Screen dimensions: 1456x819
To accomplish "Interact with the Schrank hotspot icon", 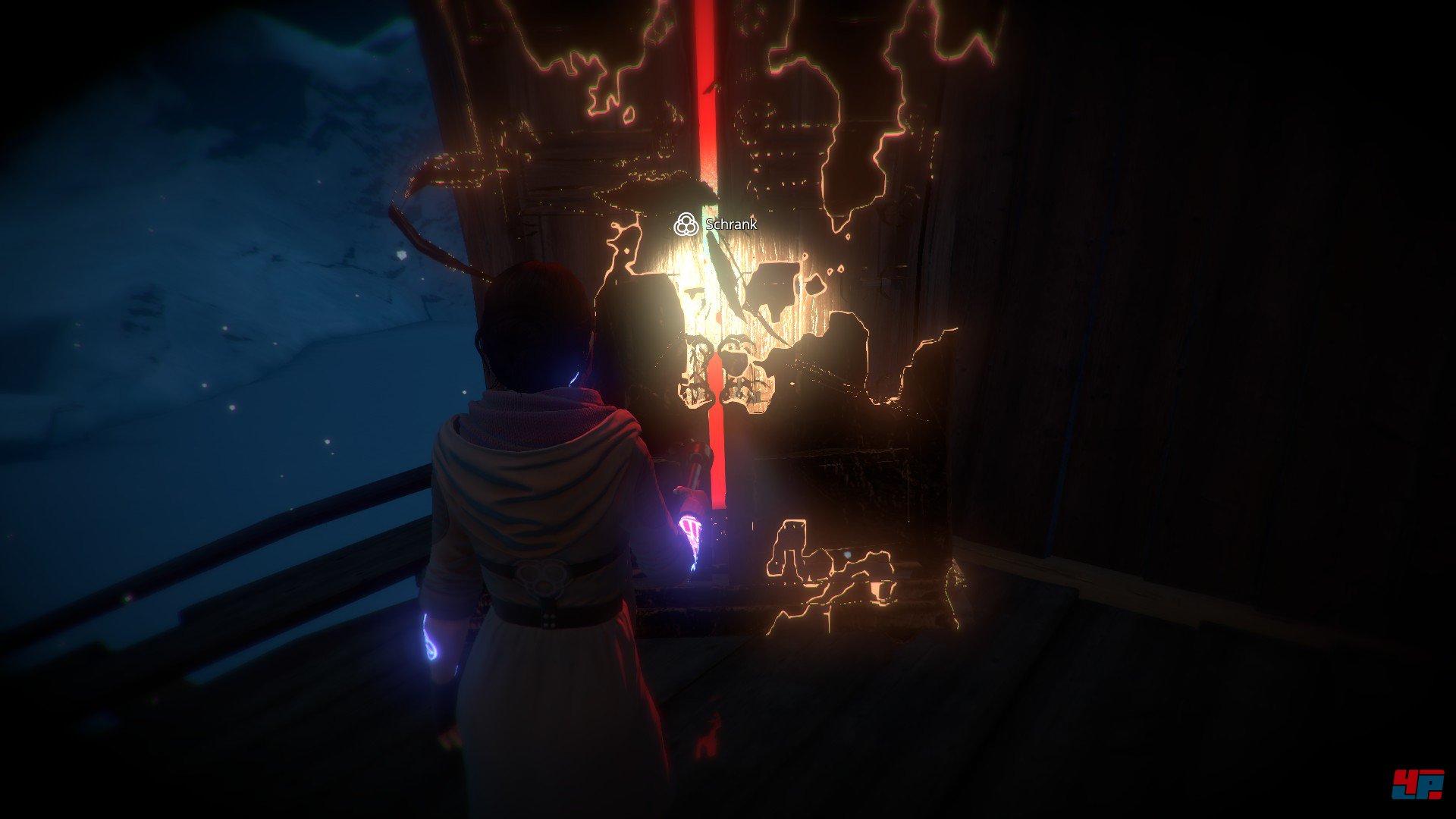I will 686,224.
